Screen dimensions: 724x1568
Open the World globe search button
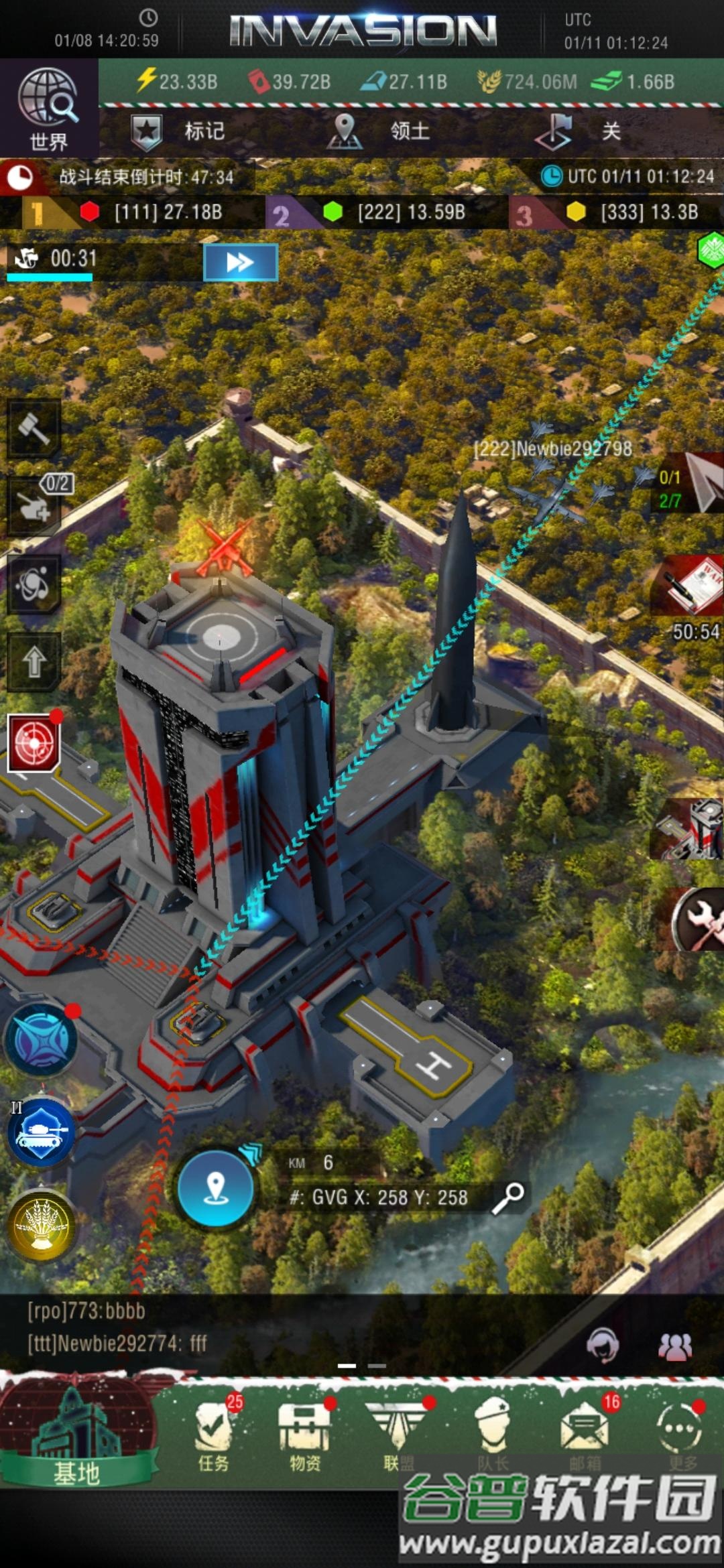click(x=48, y=109)
